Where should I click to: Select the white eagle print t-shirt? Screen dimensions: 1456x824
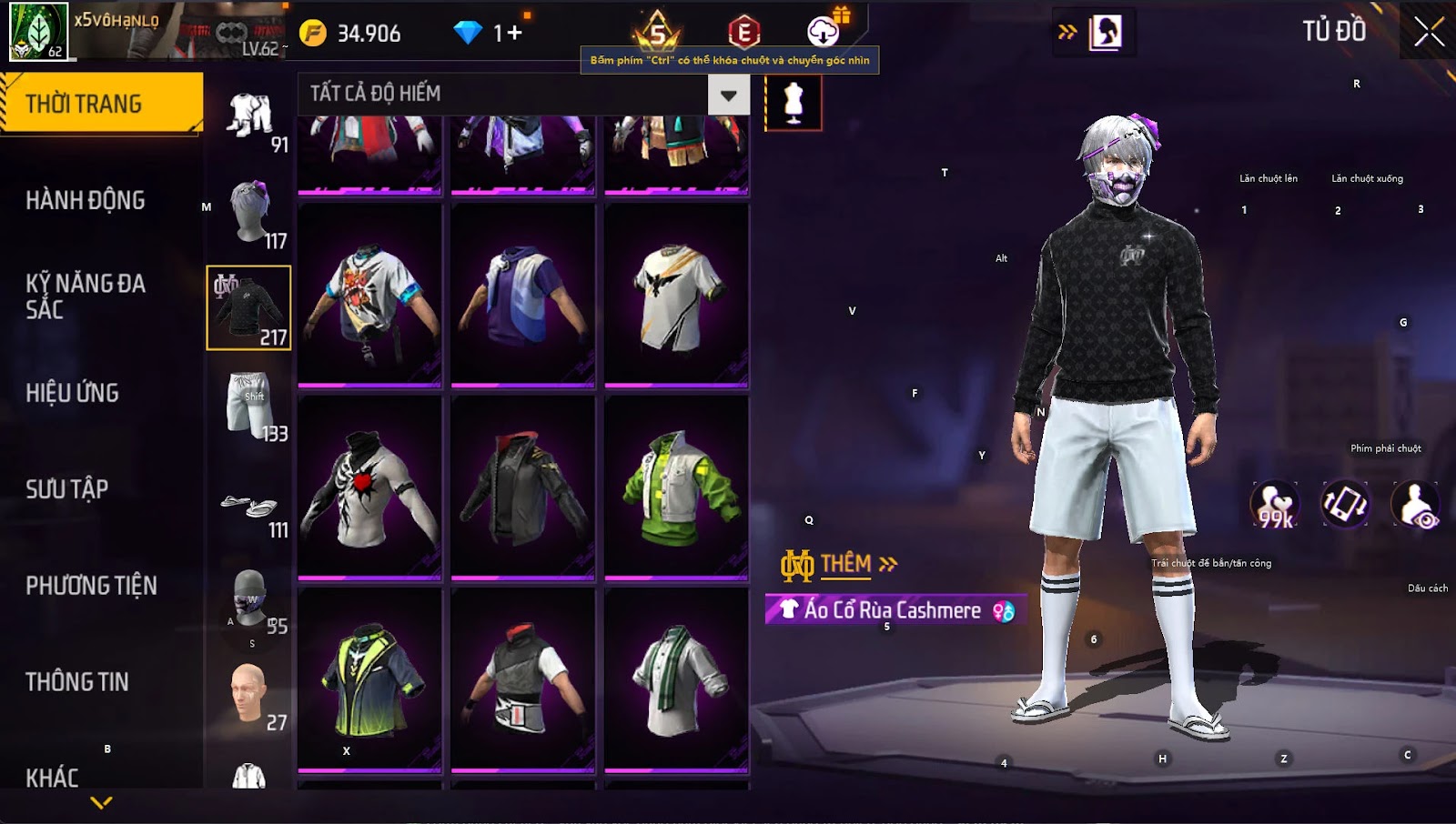tap(676, 296)
